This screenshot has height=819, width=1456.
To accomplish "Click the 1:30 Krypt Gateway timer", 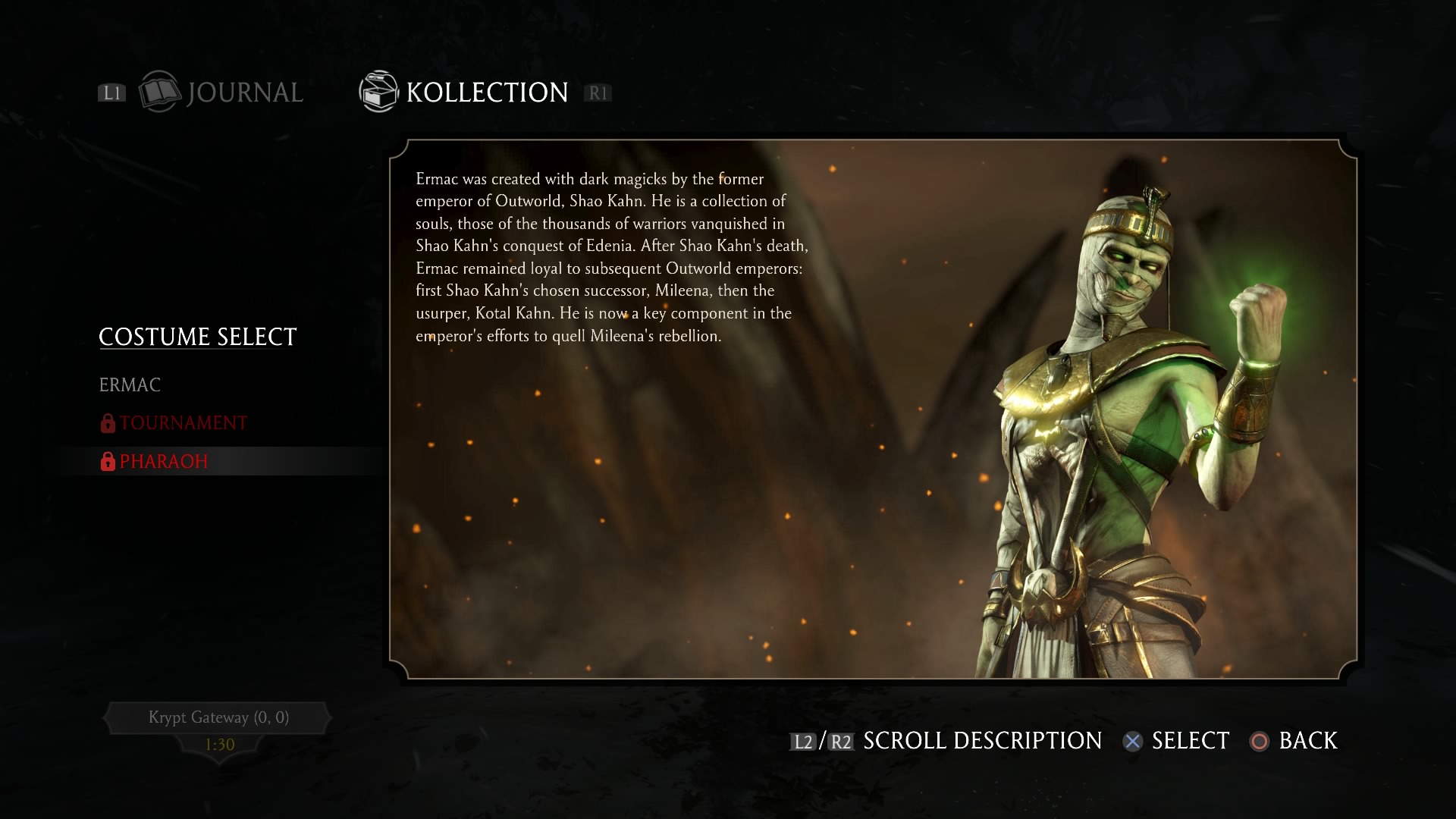I will tap(218, 745).
